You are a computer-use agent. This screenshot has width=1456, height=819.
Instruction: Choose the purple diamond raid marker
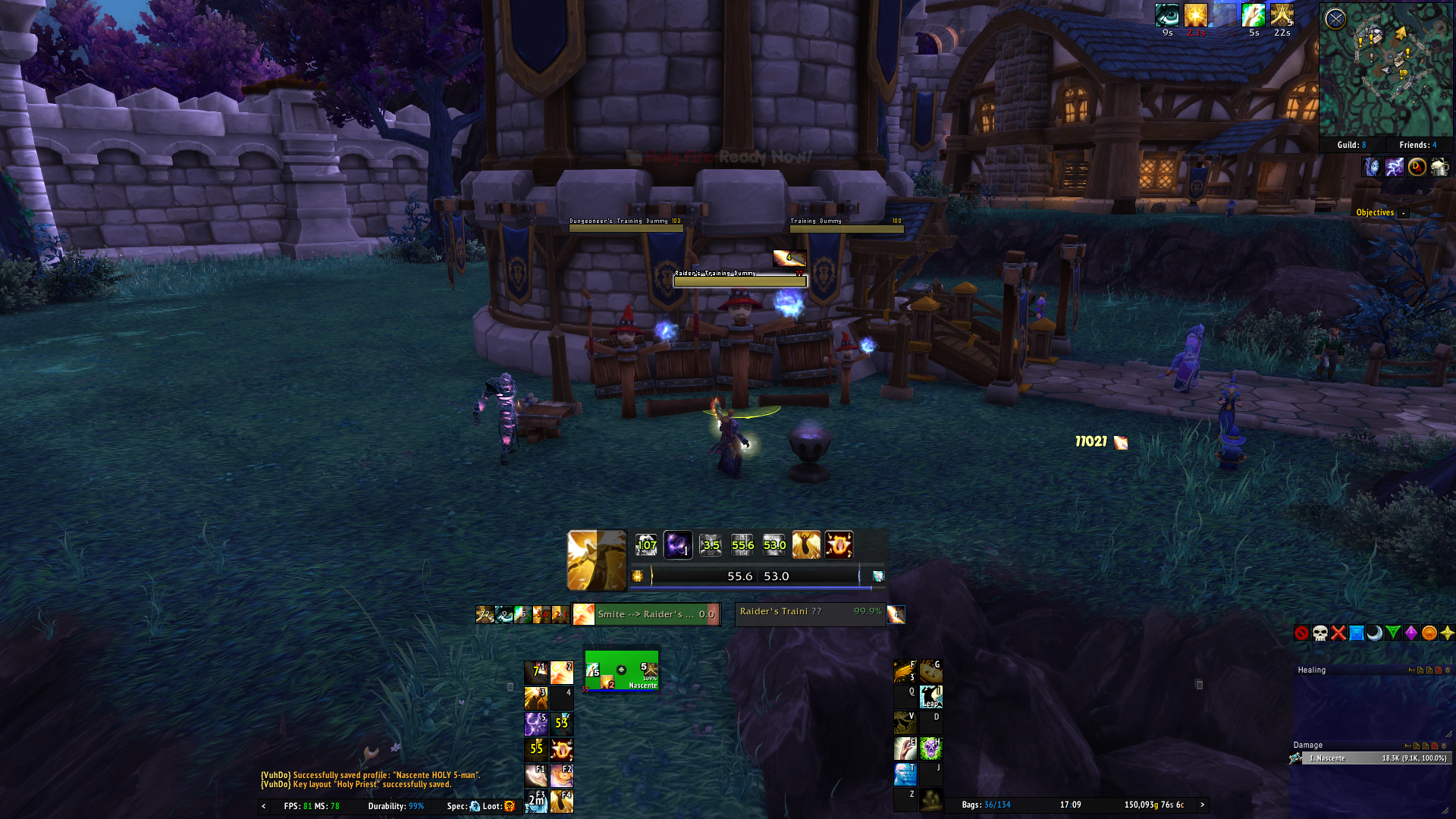pos(1411,633)
